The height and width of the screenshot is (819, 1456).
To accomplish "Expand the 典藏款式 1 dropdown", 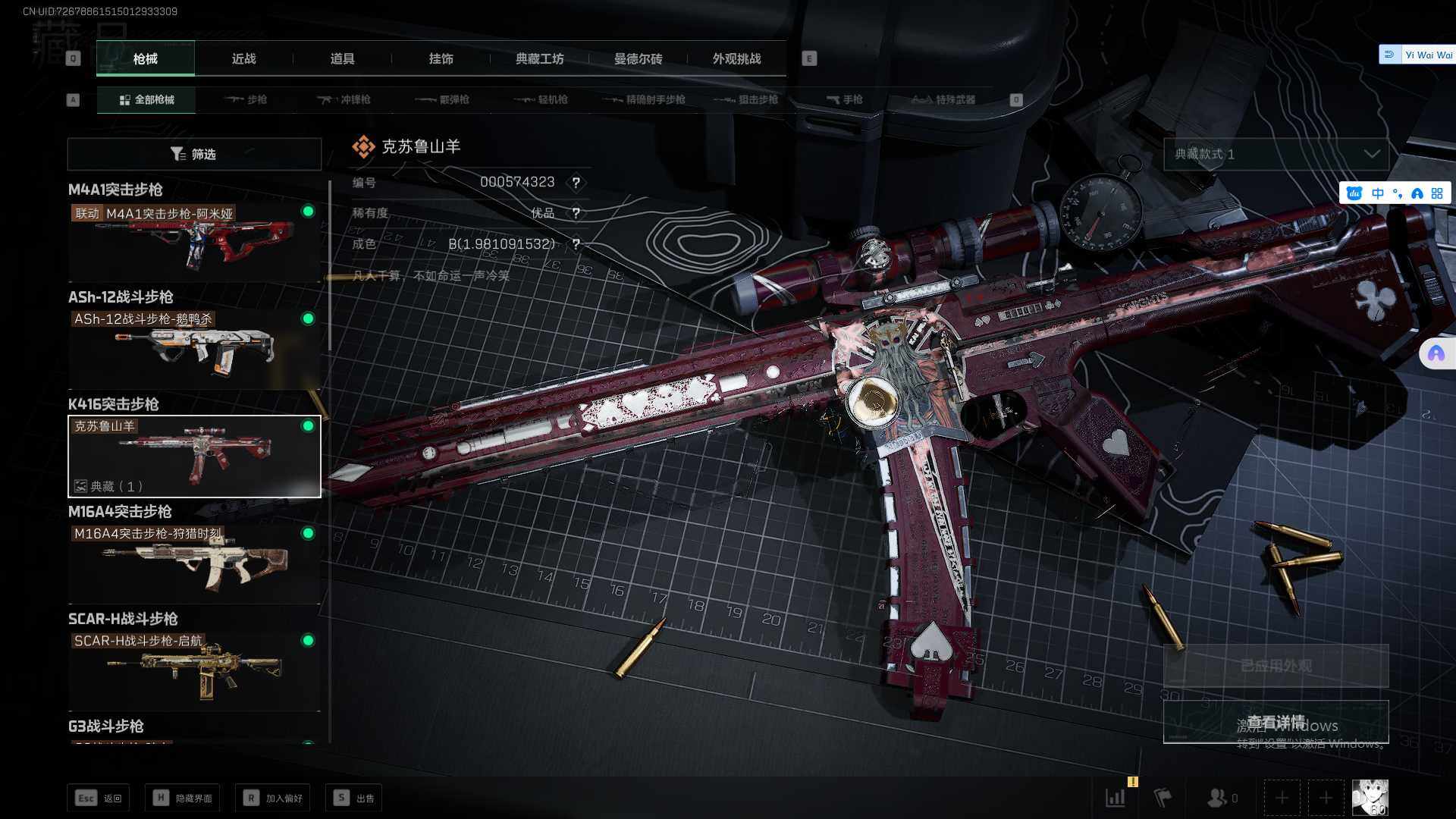I will 1276,154.
